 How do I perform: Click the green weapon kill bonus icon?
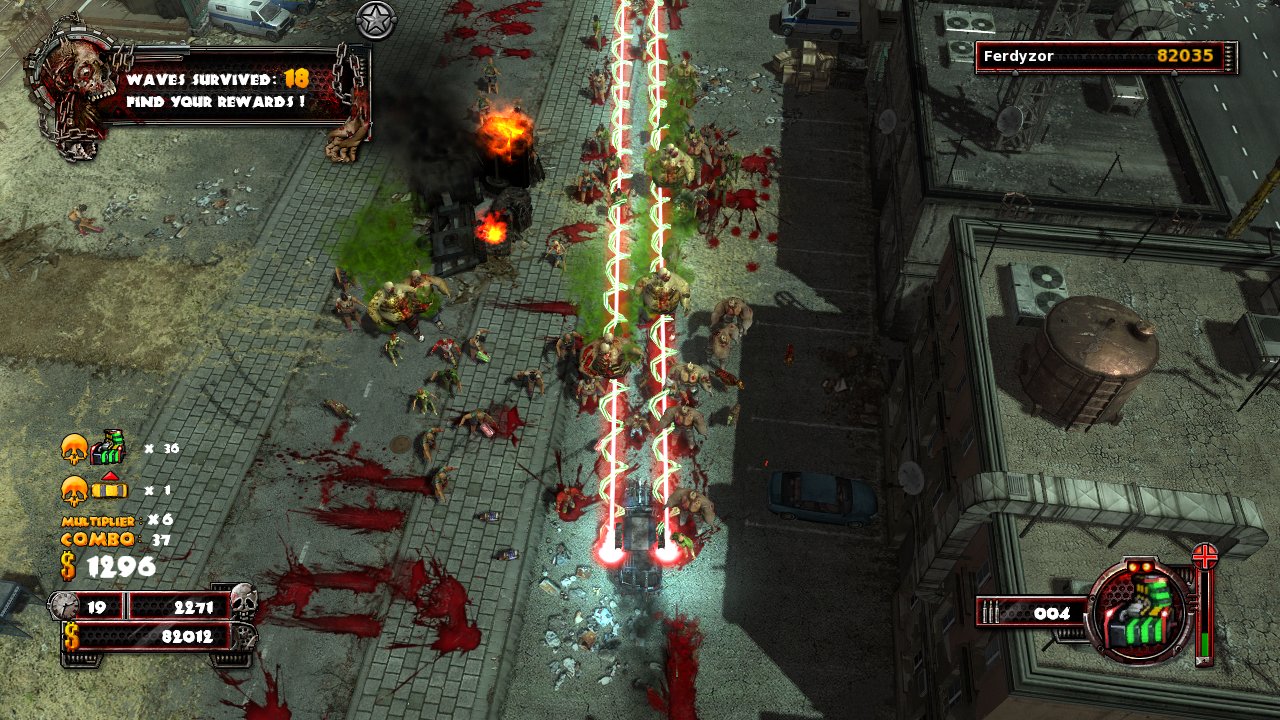(x=107, y=448)
